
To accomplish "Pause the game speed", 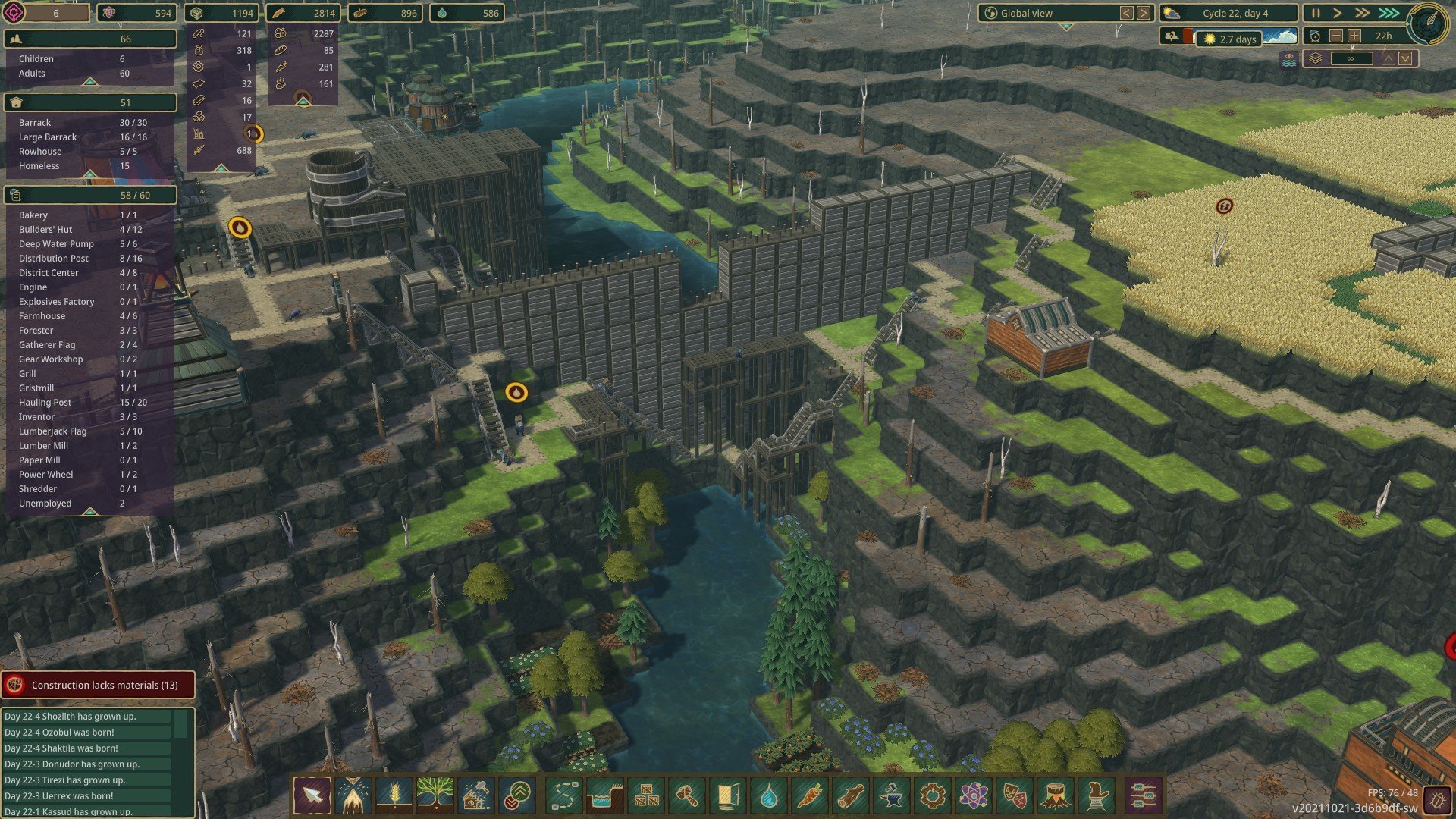I will [x=1316, y=13].
